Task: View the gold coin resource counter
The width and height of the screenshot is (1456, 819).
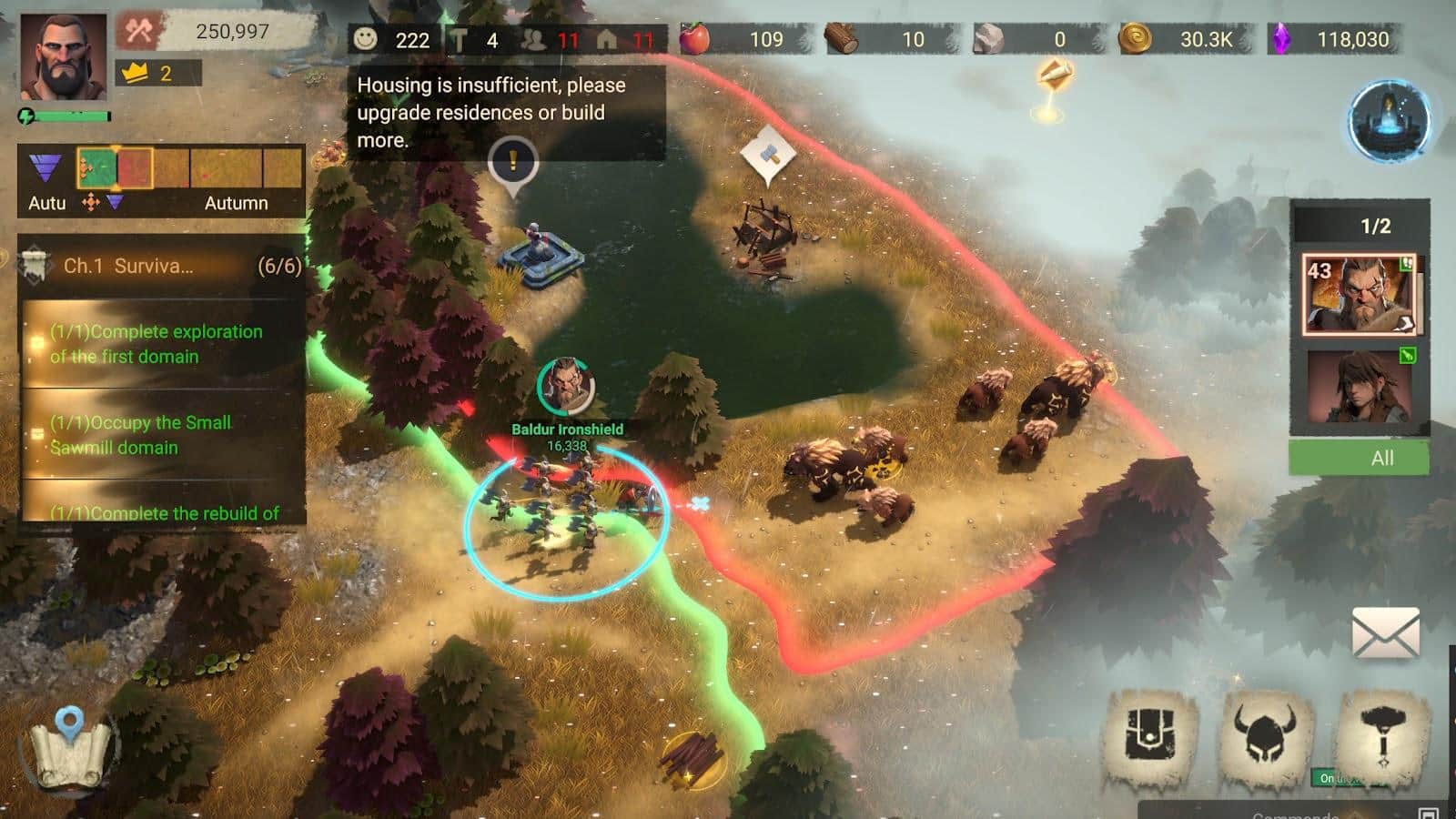Action: point(1183,39)
